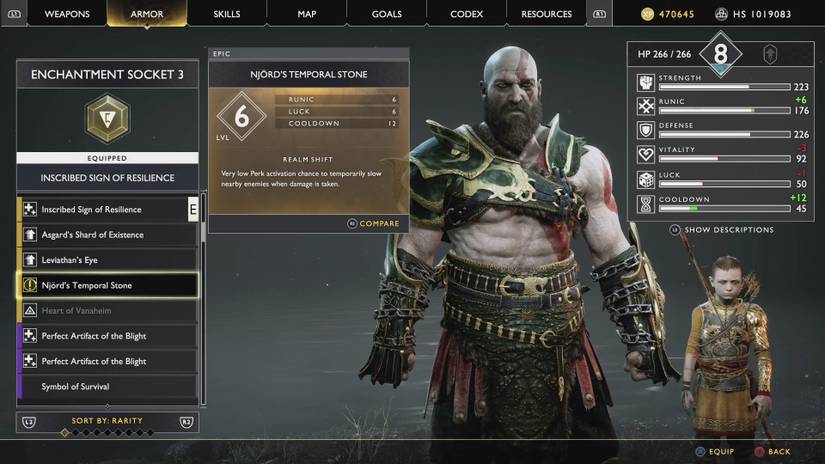Open the Goals tab
This screenshot has width=825, height=464.
click(386, 14)
